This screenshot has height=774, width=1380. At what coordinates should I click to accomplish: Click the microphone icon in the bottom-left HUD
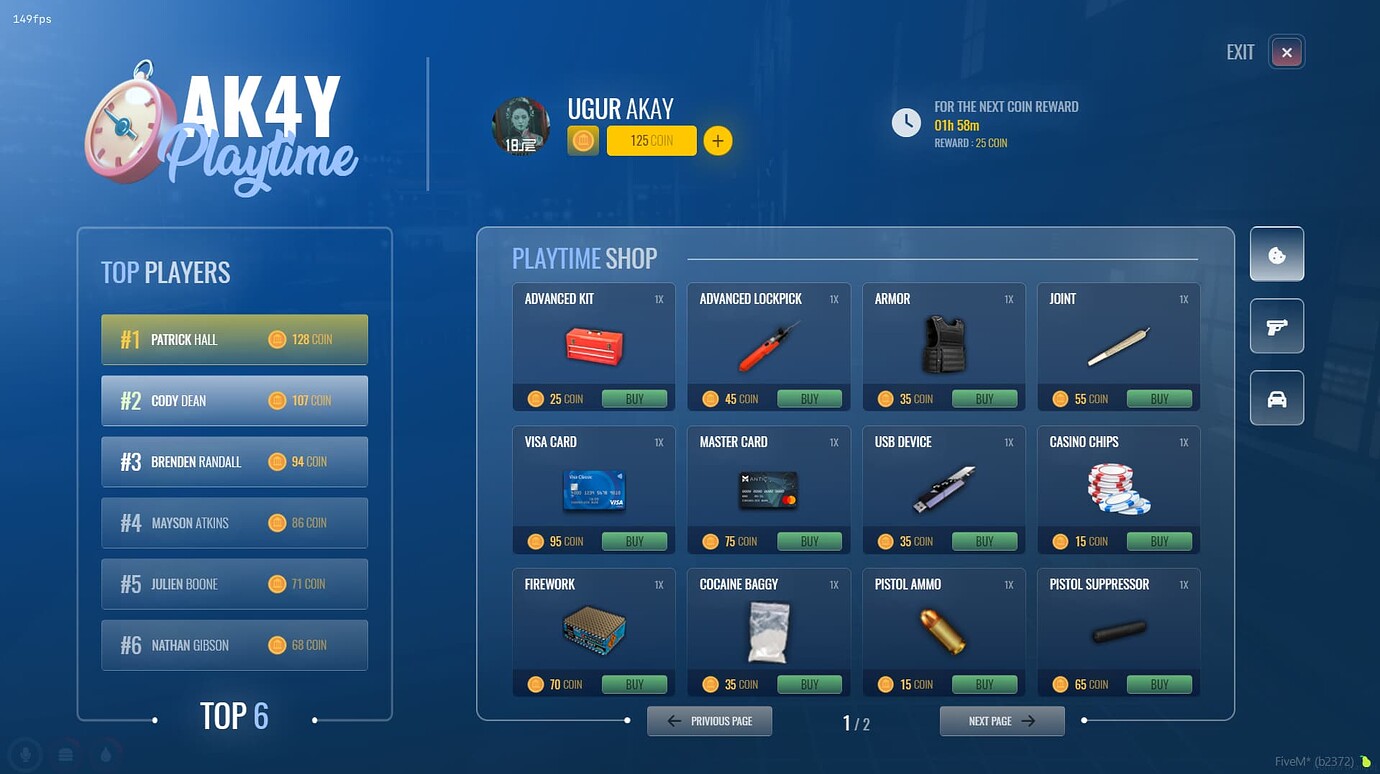click(25, 753)
